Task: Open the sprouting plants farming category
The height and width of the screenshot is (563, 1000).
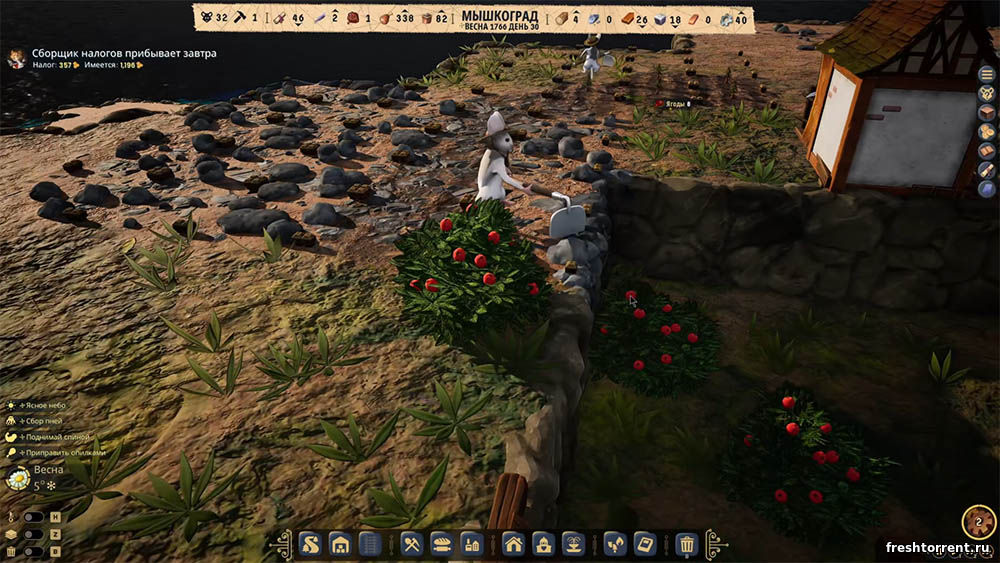Action: 615,545
